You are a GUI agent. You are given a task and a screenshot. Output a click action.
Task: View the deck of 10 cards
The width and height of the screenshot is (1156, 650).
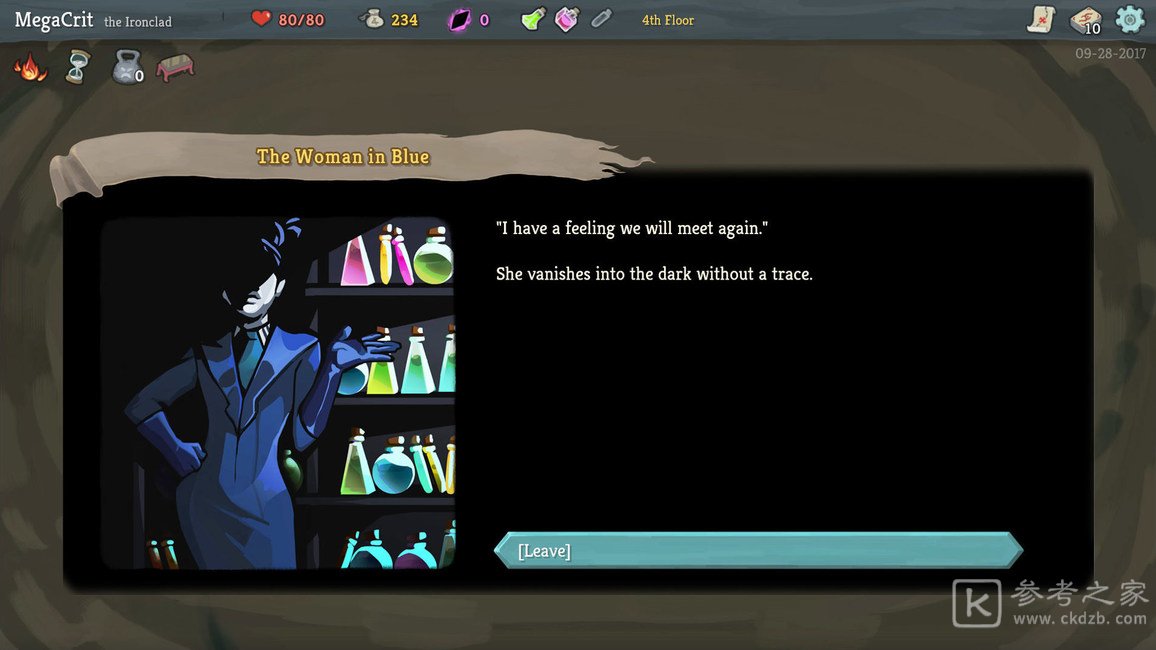[x=1085, y=20]
